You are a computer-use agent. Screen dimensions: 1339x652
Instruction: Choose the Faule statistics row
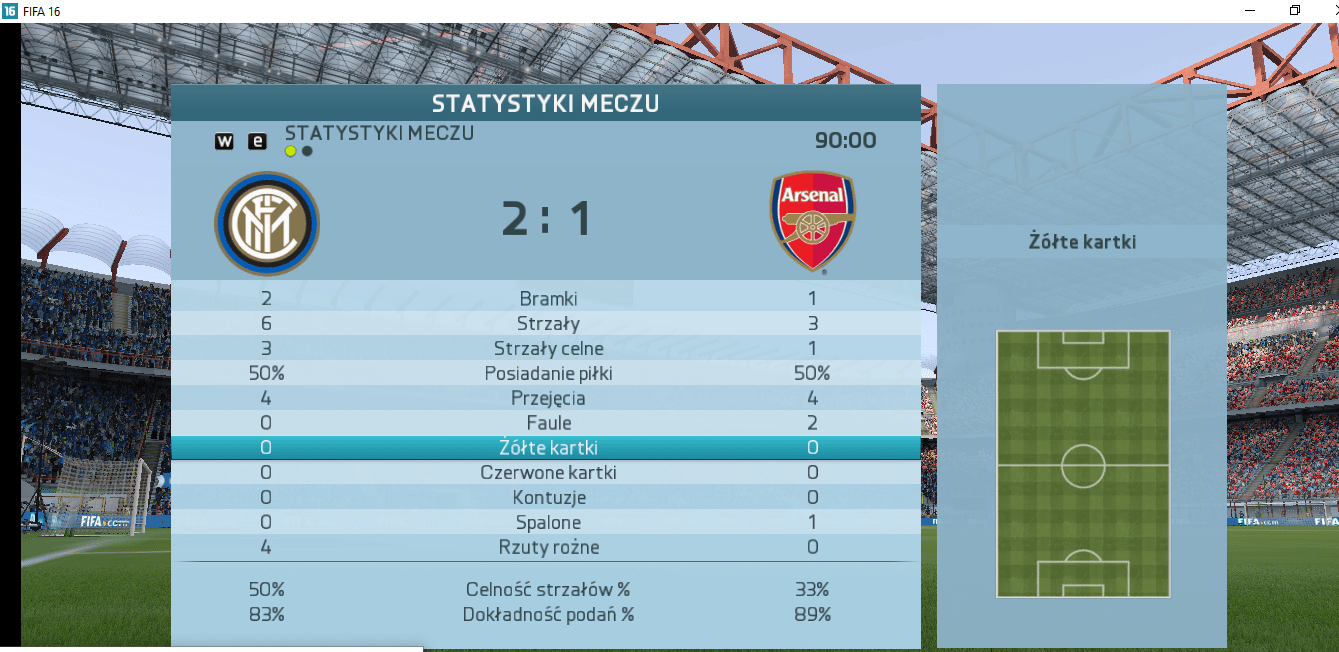pos(548,423)
